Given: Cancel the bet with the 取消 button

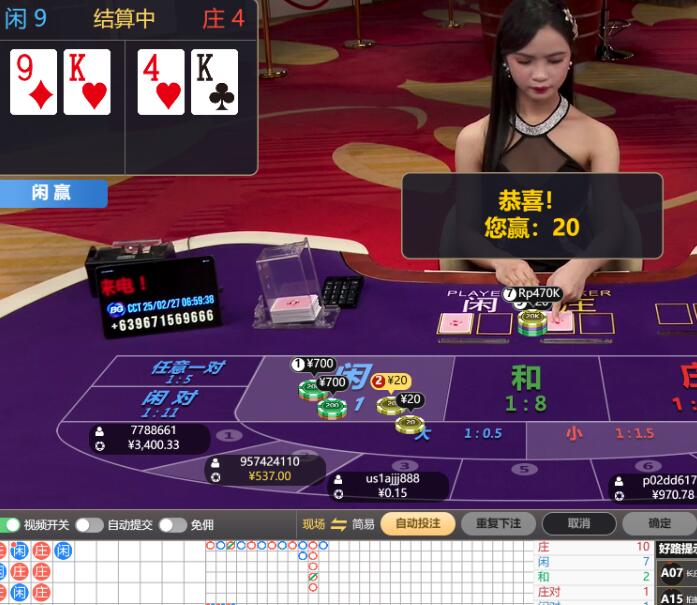Looking at the screenshot, I should pos(578,523).
